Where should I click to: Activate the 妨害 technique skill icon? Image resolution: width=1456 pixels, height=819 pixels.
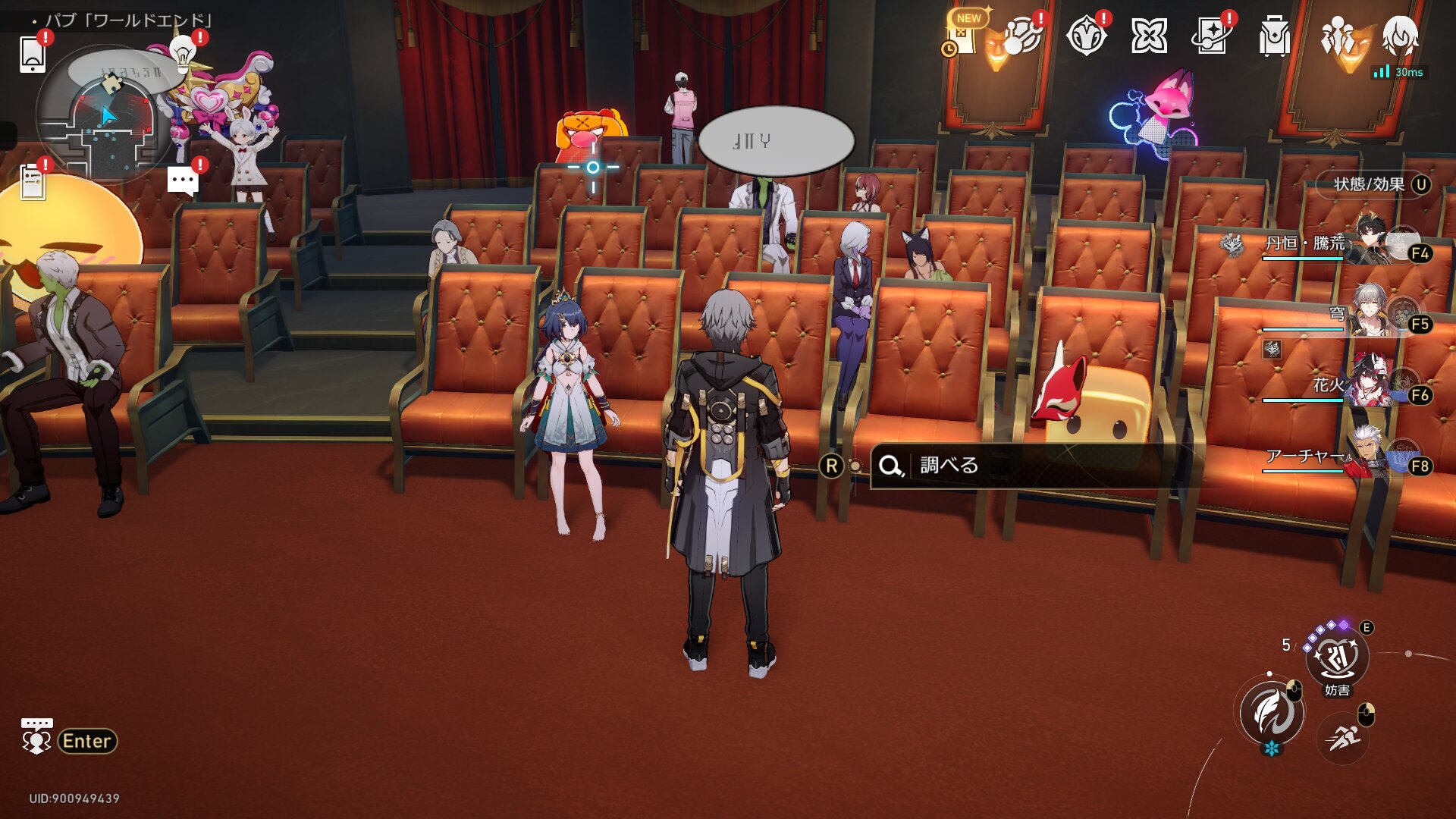pos(1336,658)
